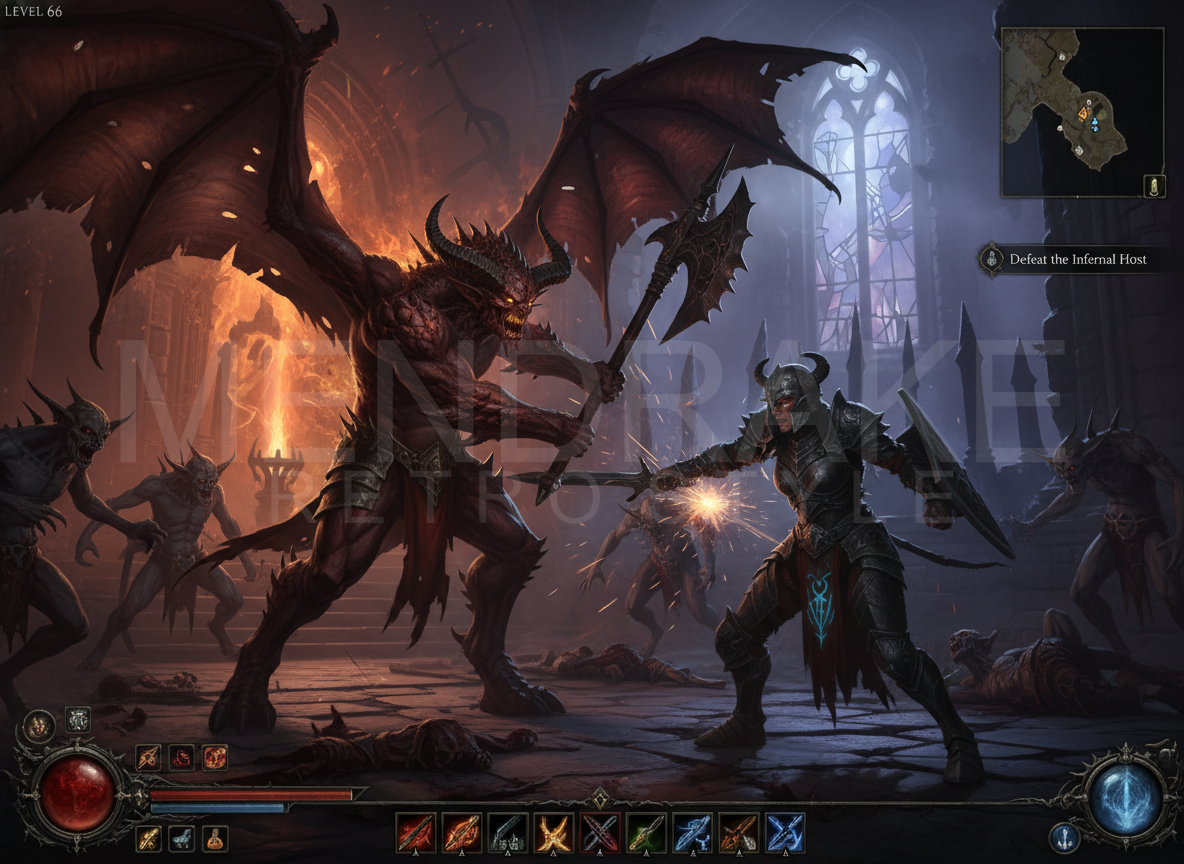Open the square rune icon above health orb
Screen dimensions: 1184x864
point(78,719)
